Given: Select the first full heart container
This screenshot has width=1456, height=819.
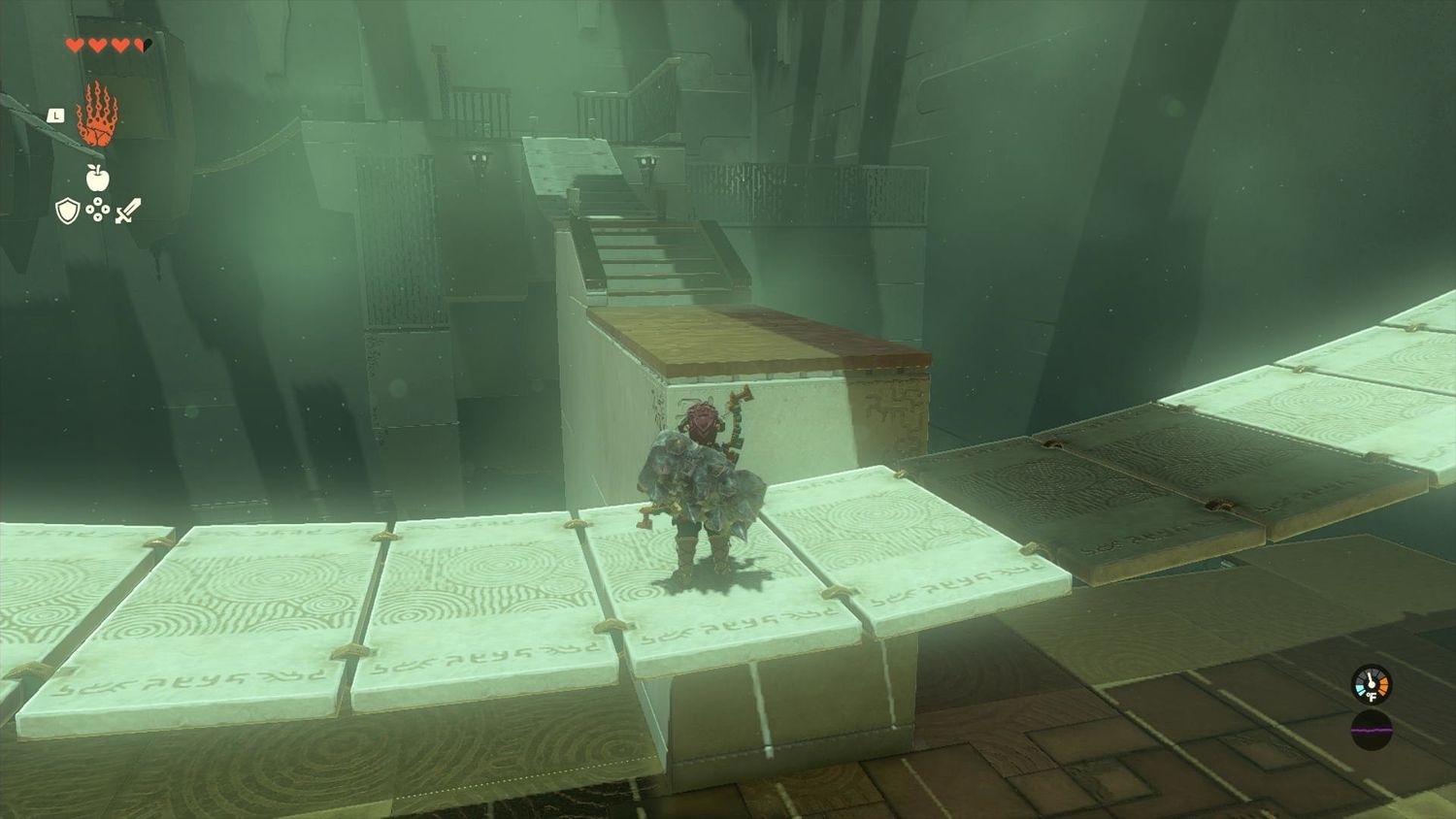Looking at the screenshot, I should point(75,46).
